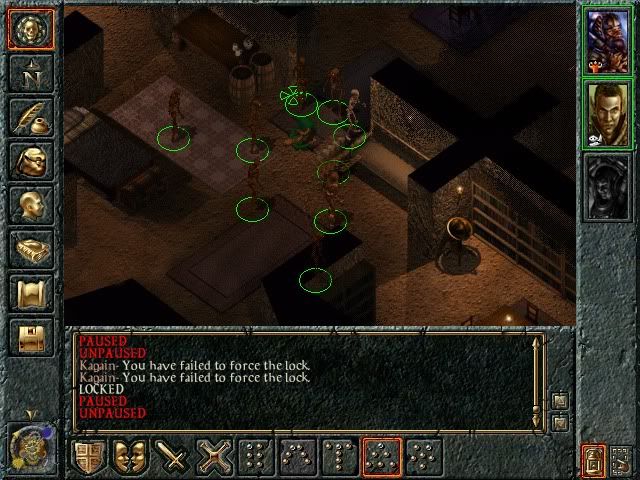Open the character record bald head icon
Image resolution: width=640 pixels, height=480 pixels.
30,205
